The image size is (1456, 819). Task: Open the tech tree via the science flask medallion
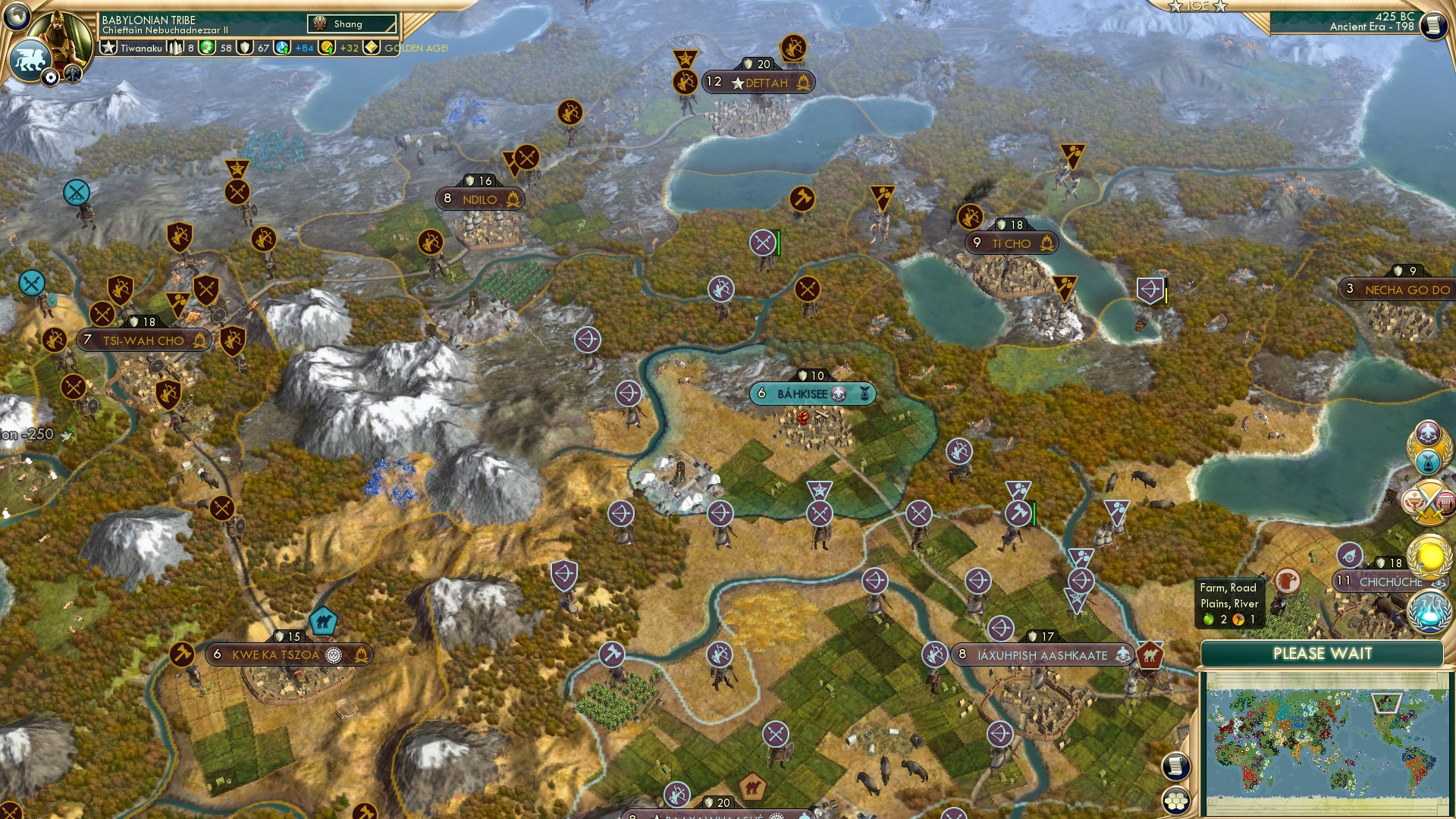point(1429,612)
